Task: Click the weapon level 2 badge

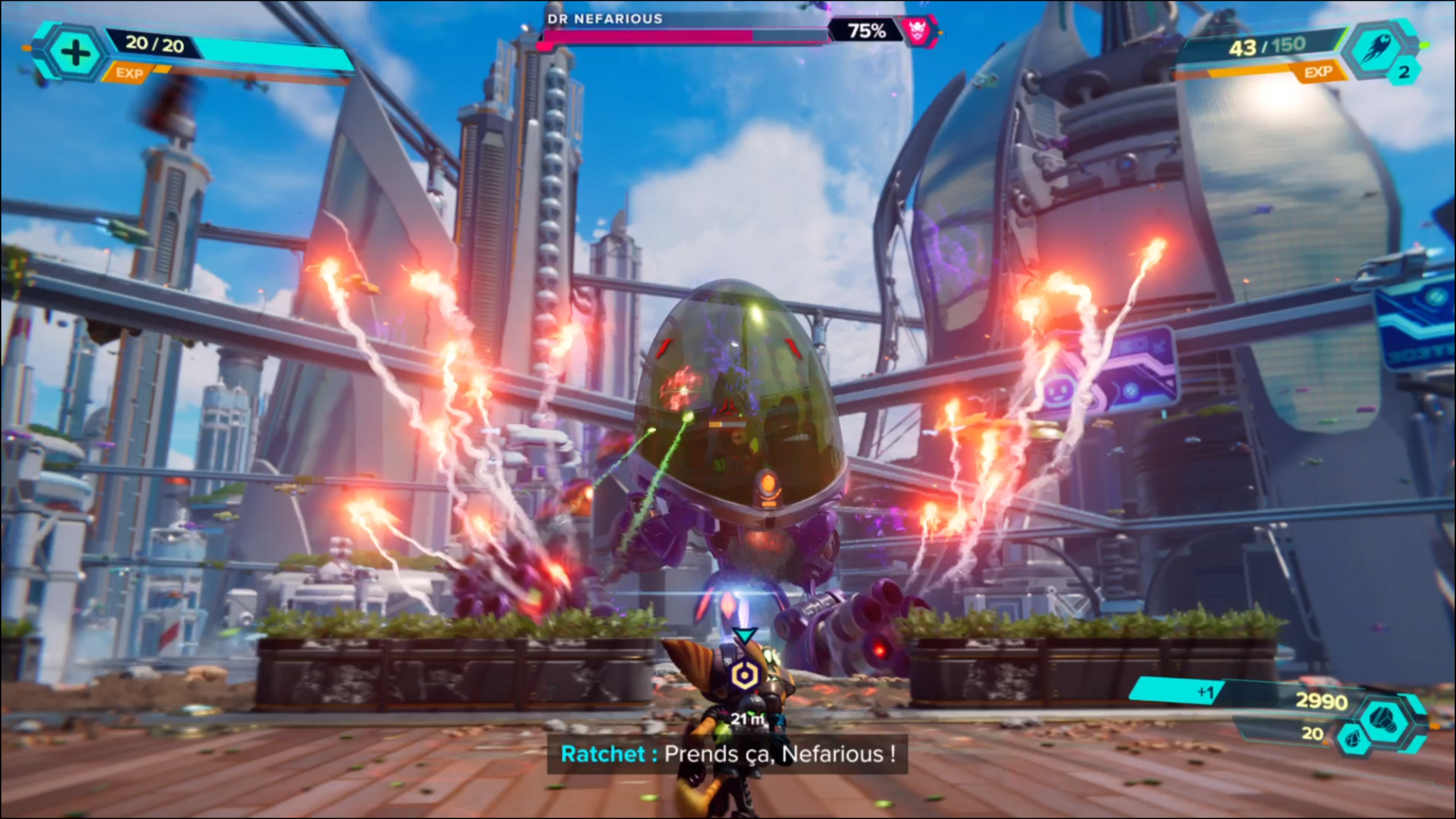Action: click(x=1404, y=72)
